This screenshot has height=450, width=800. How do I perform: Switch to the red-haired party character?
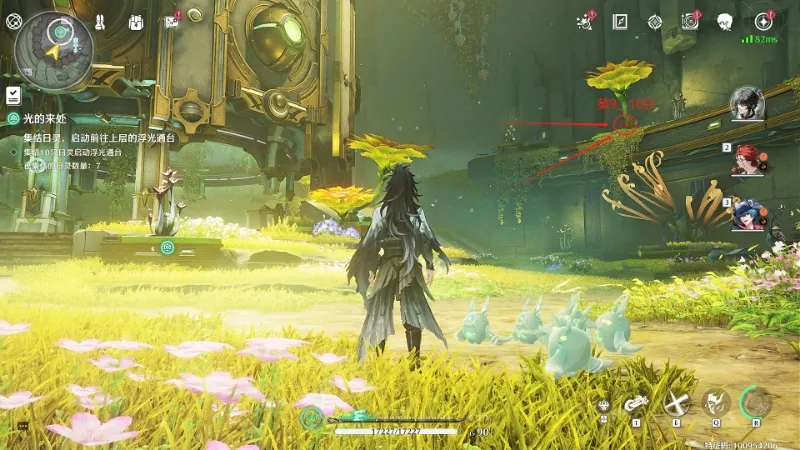[746, 158]
